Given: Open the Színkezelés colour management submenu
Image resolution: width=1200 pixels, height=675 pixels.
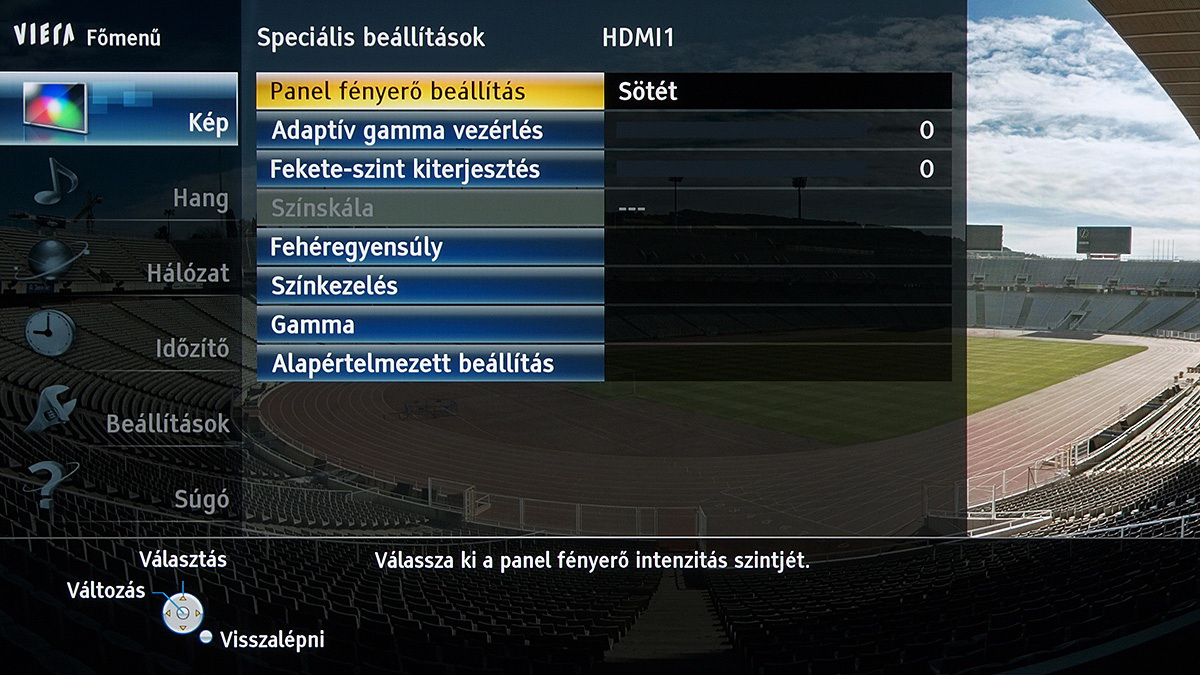Looking at the screenshot, I should (x=430, y=286).
